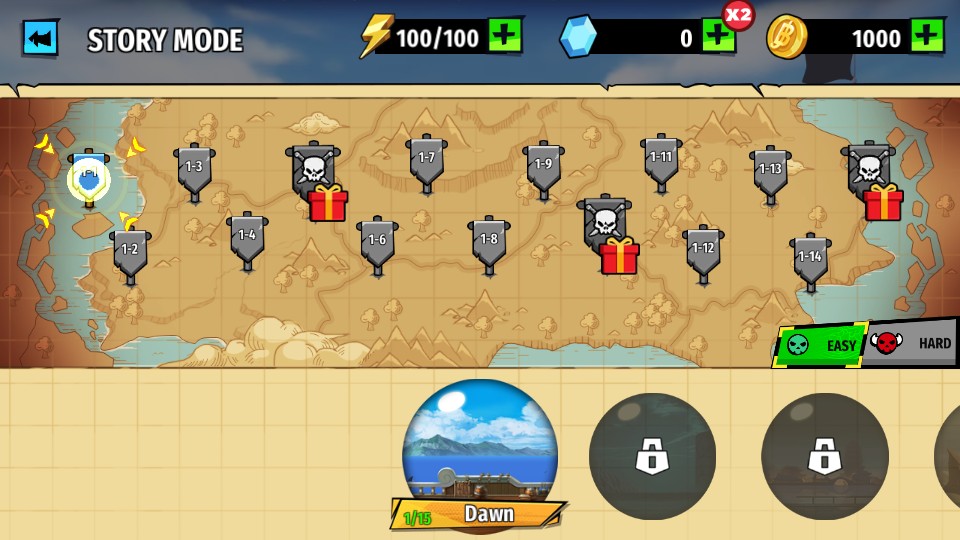Viewport: 960px width, 540px height.
Task: Select stage 1-12 banner
Action: click(x=703, y=250)
